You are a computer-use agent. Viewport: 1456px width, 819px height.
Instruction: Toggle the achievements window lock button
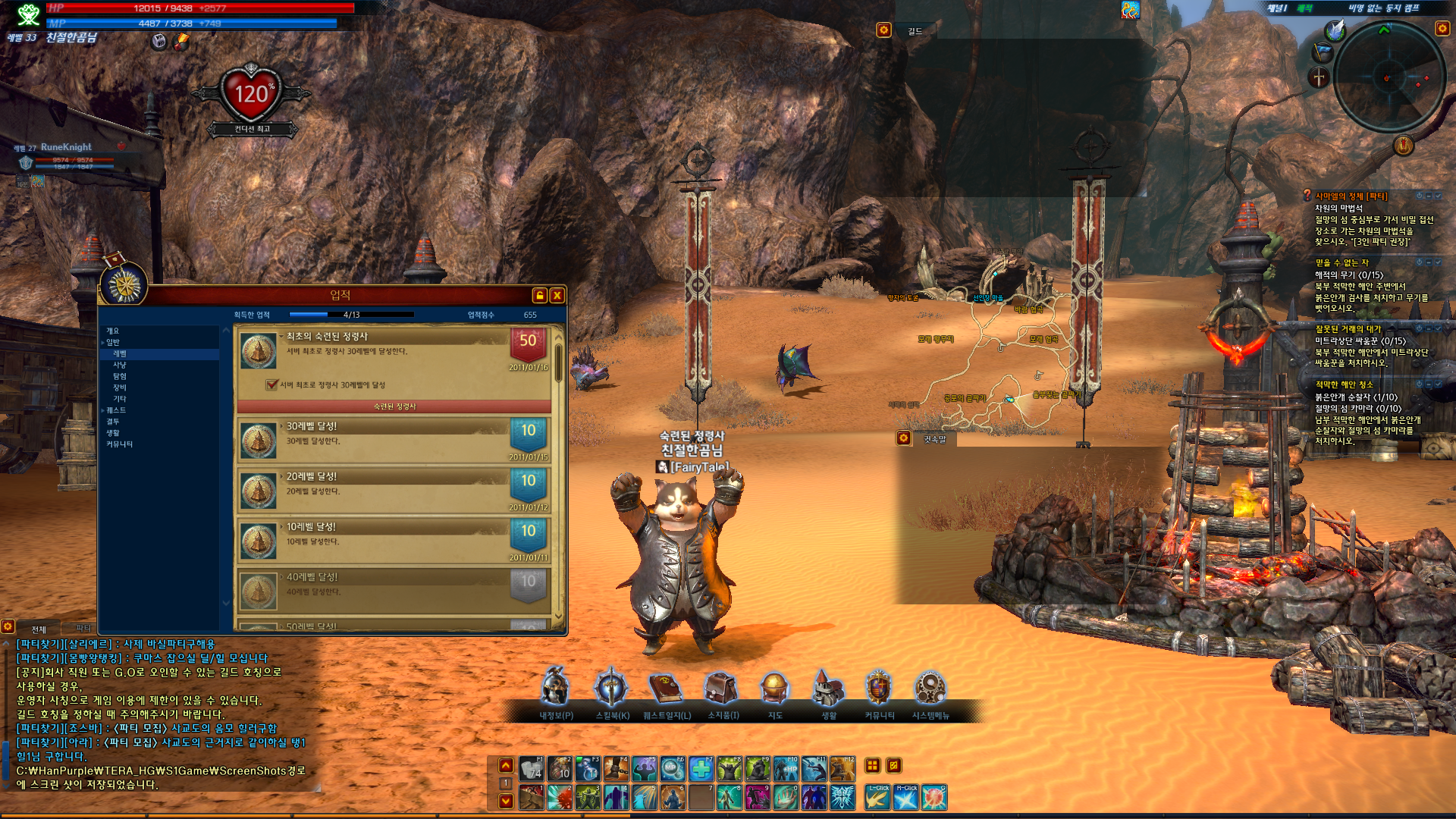[539, 296]
